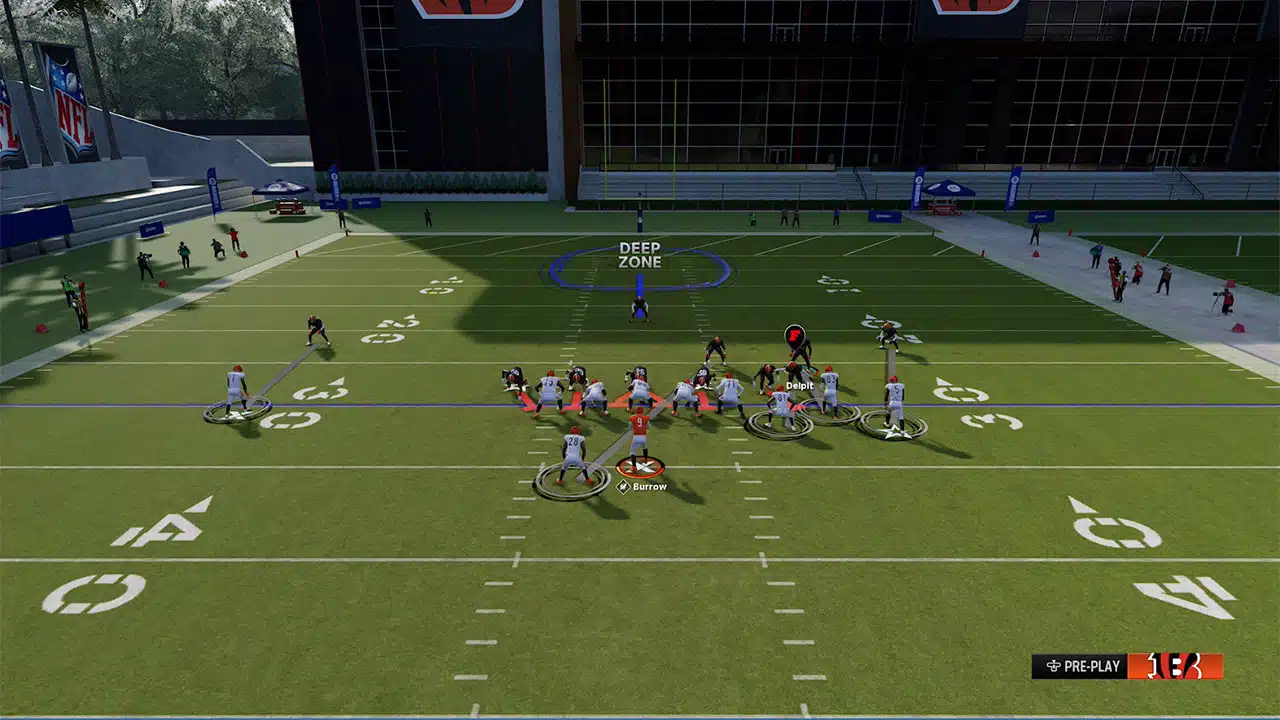This screenshot has width=1280, height=720.
Task: Select the Bengals logo in the bottom-right scorebar
Action: (1175, 664)
